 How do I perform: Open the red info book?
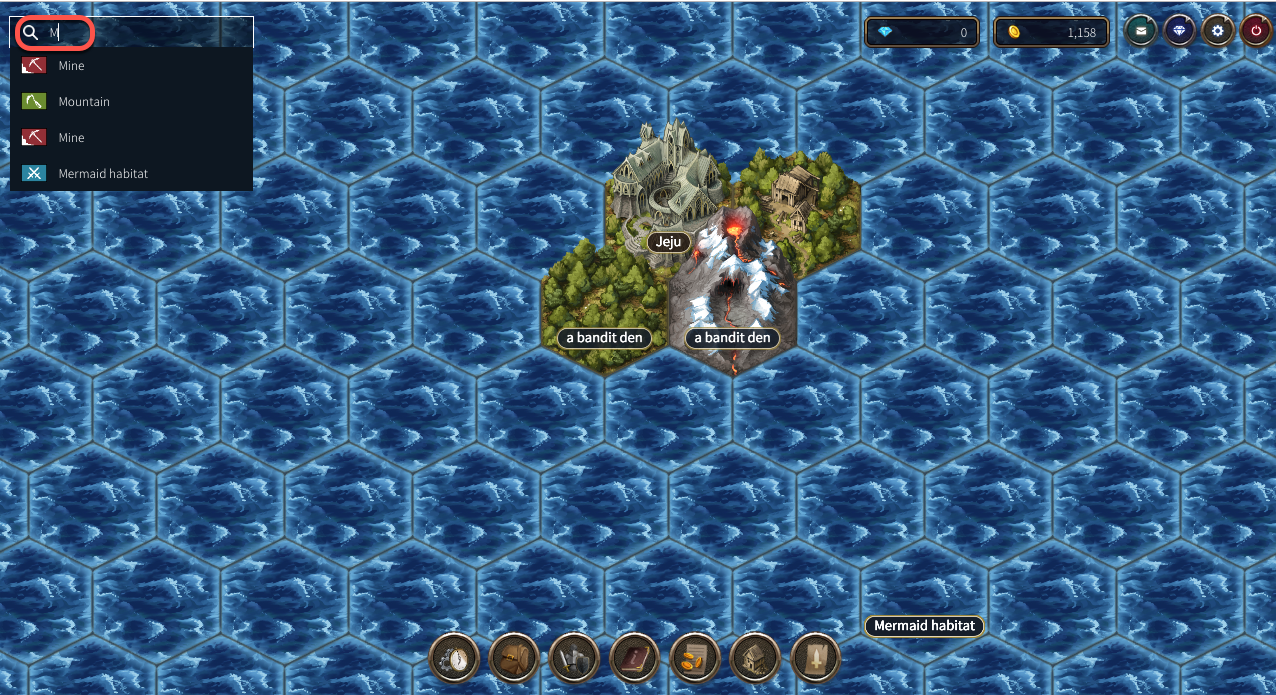[x=635, y=659]
